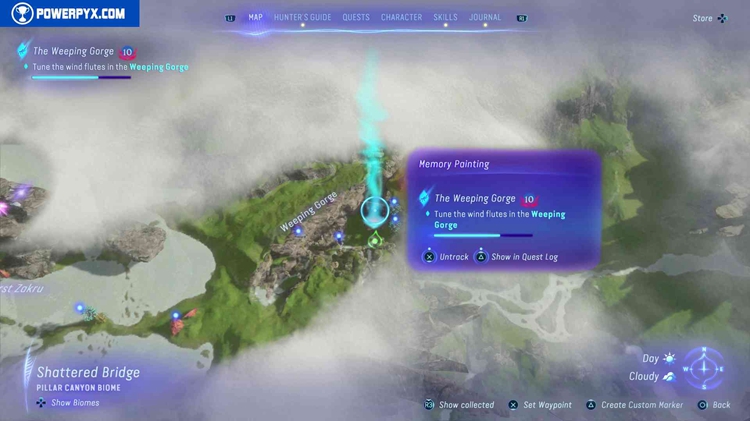Click the Map tab

[x=255, y=17]
